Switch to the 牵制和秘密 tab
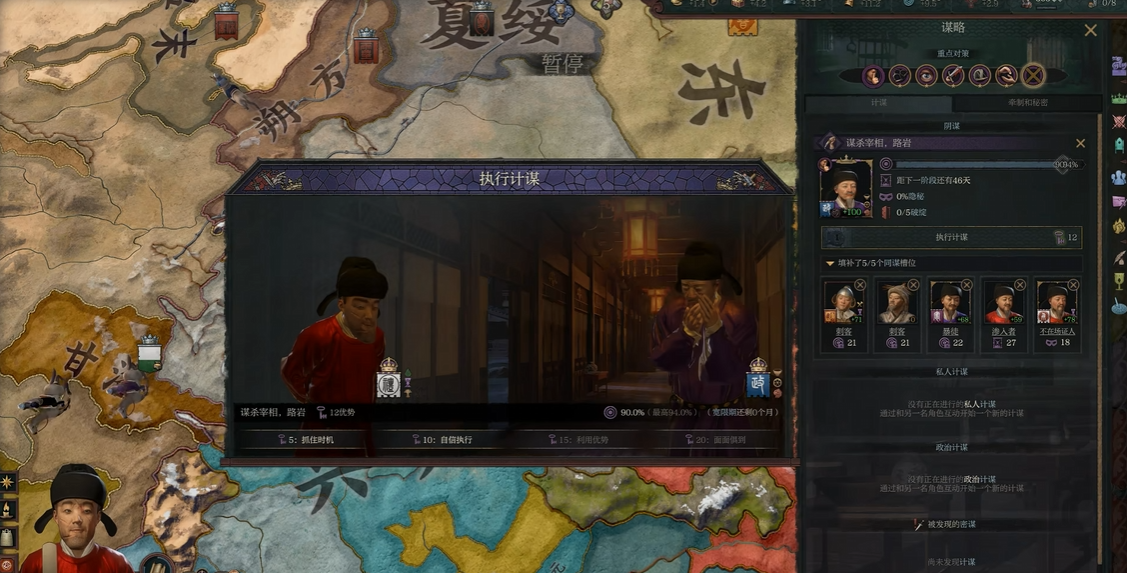The image size is (1127, 573). (1027, 103)
